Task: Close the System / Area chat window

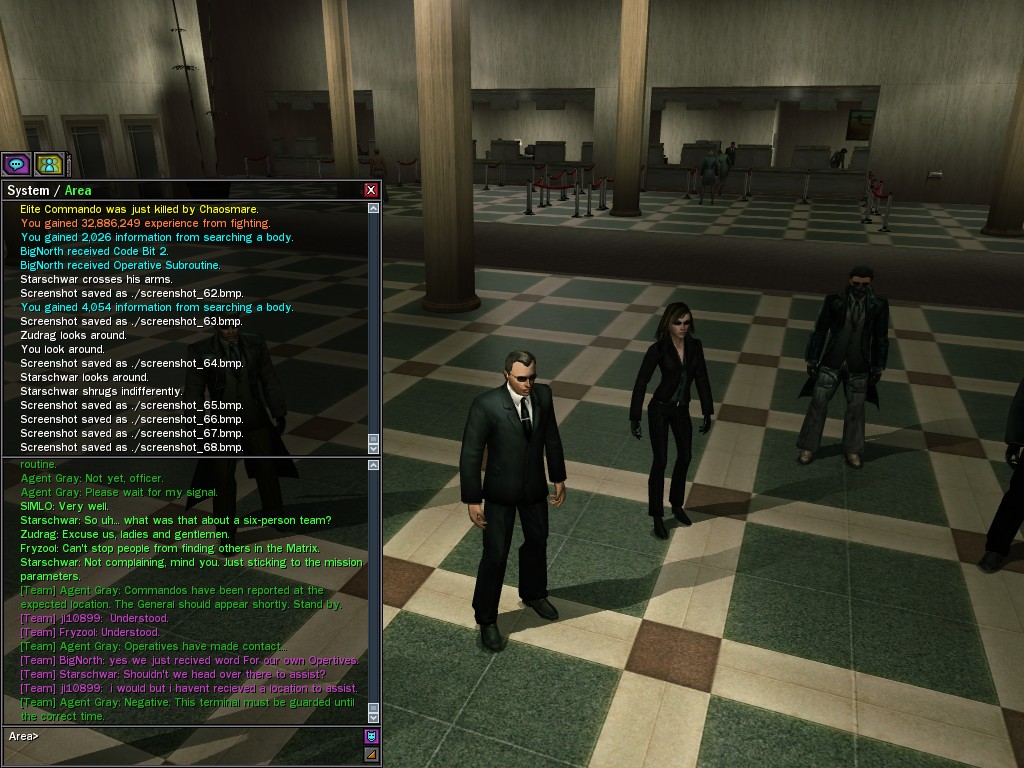Action: tap(371, 190)
